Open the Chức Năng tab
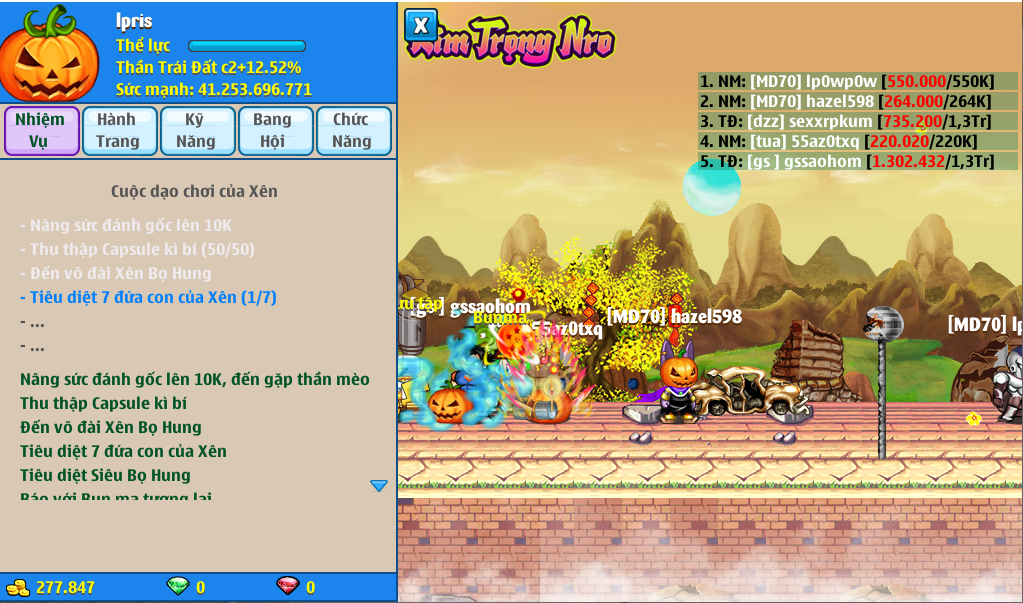 tap(352, 131)
